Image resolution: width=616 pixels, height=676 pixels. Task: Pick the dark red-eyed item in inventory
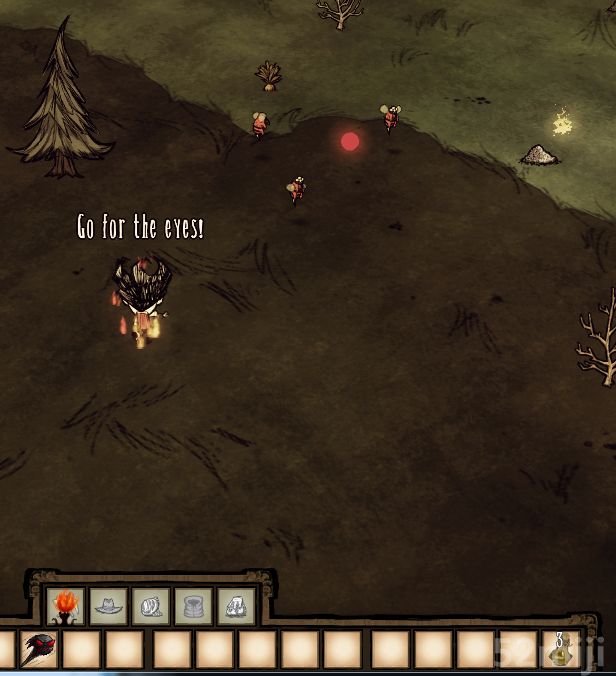pos(39,649)
